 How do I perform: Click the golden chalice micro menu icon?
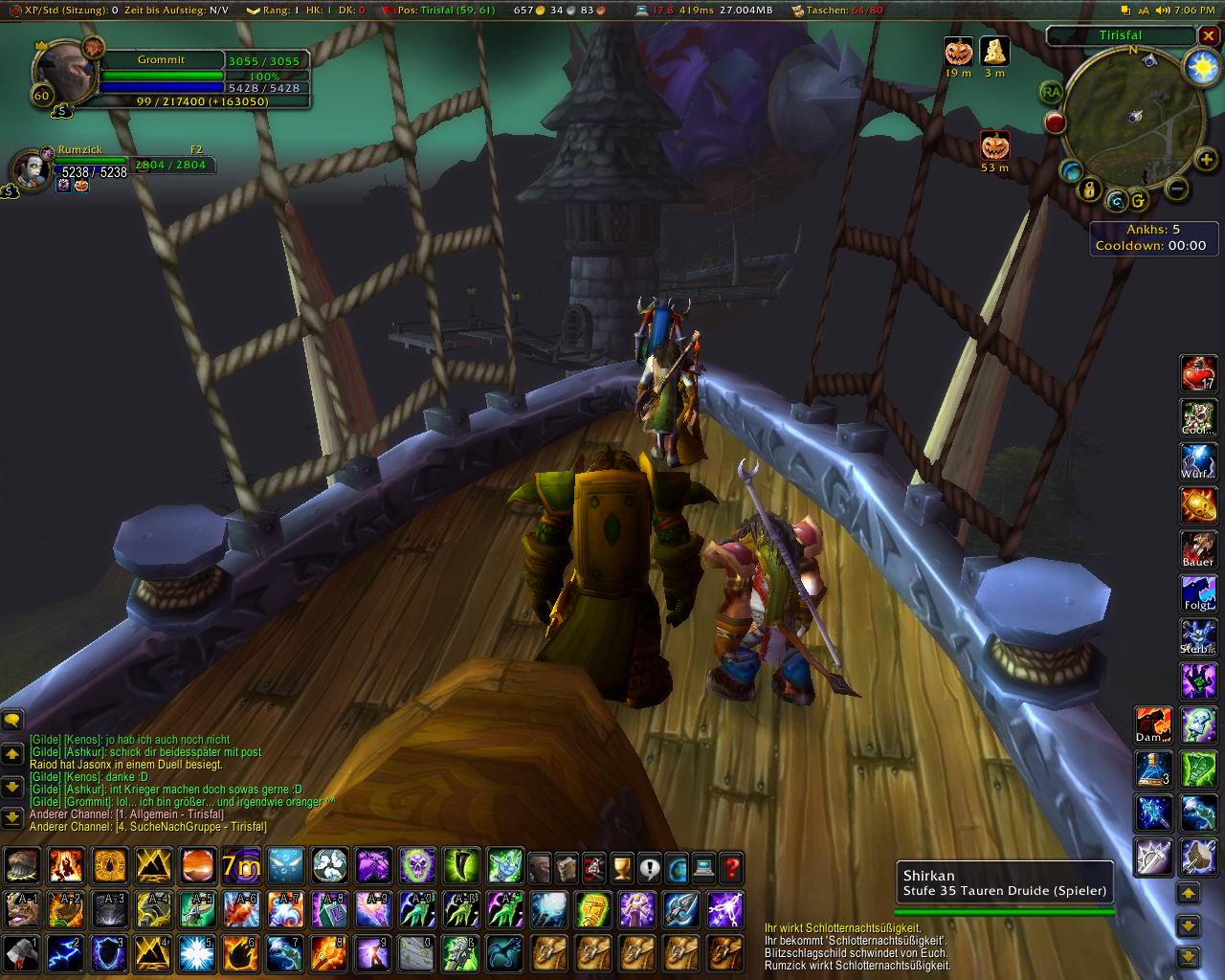(622, 866)
